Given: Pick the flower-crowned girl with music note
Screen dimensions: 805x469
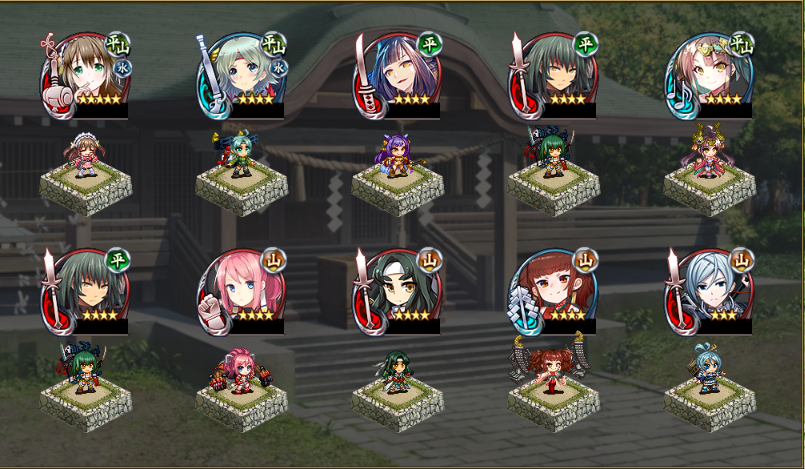Looking at the screenshot, I should pos(710,75).
